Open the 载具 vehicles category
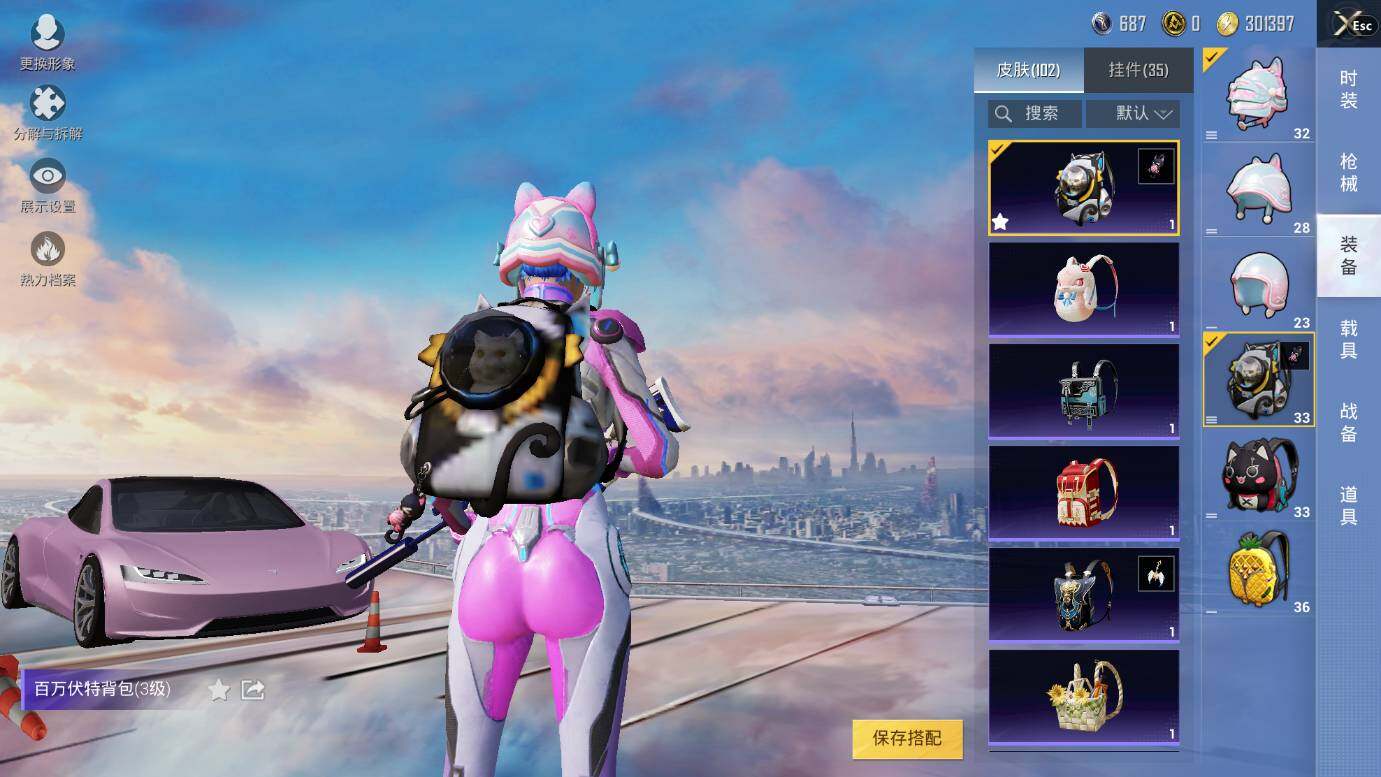Viewport: 1381px width, 777px height. click(1348, 338)
